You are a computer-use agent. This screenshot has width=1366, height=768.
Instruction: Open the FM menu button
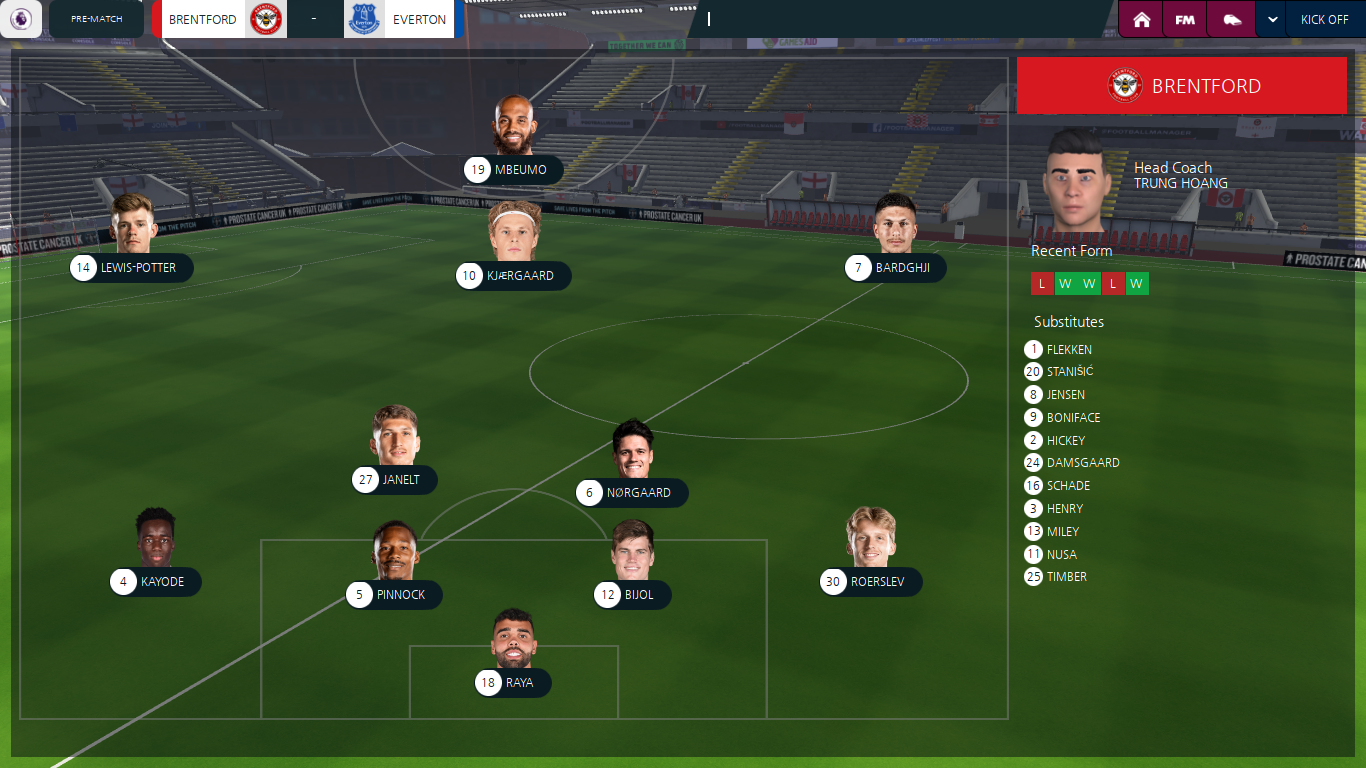pos(1185,20)
